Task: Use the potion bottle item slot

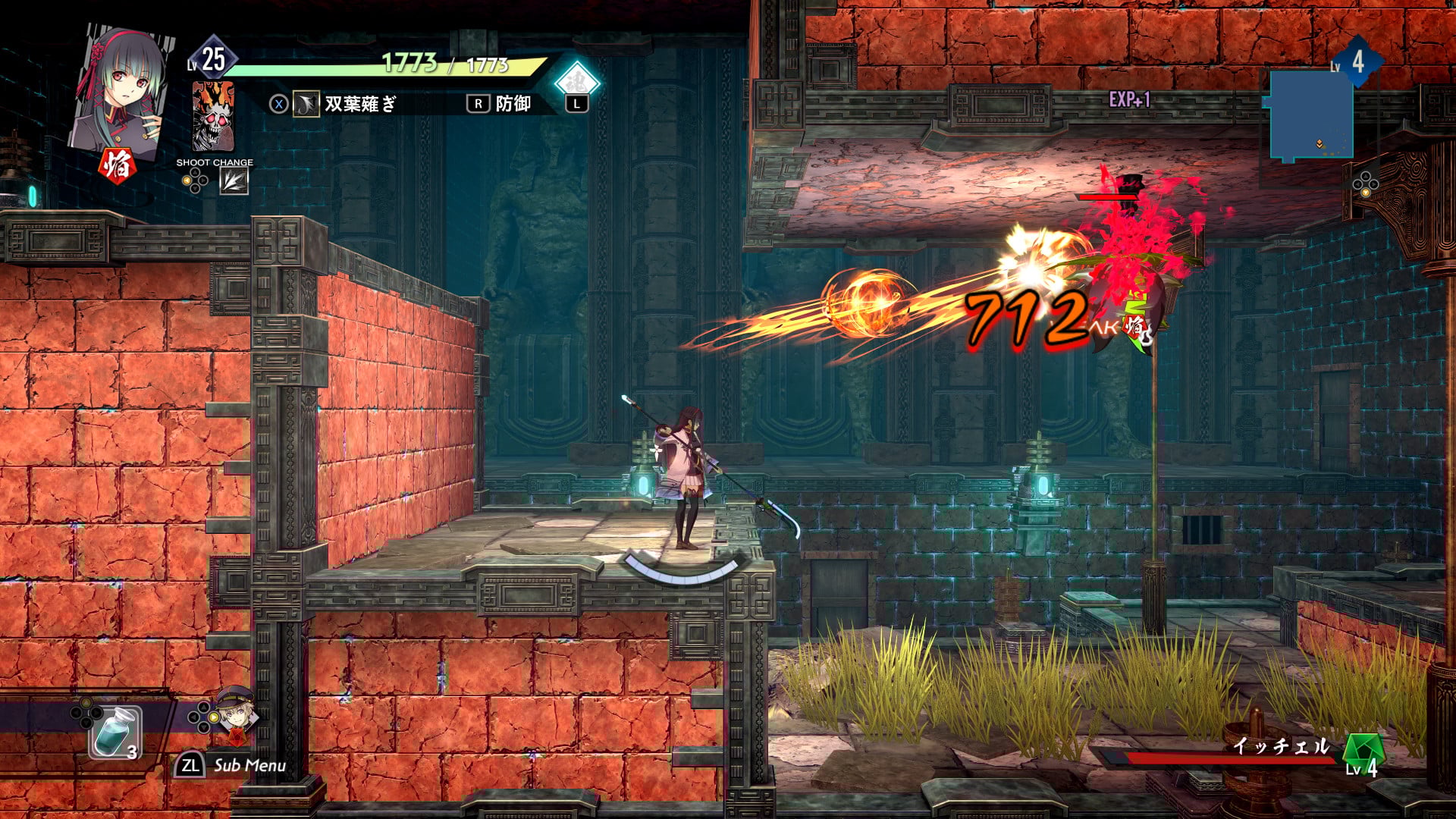Action: tap(115, 732)
